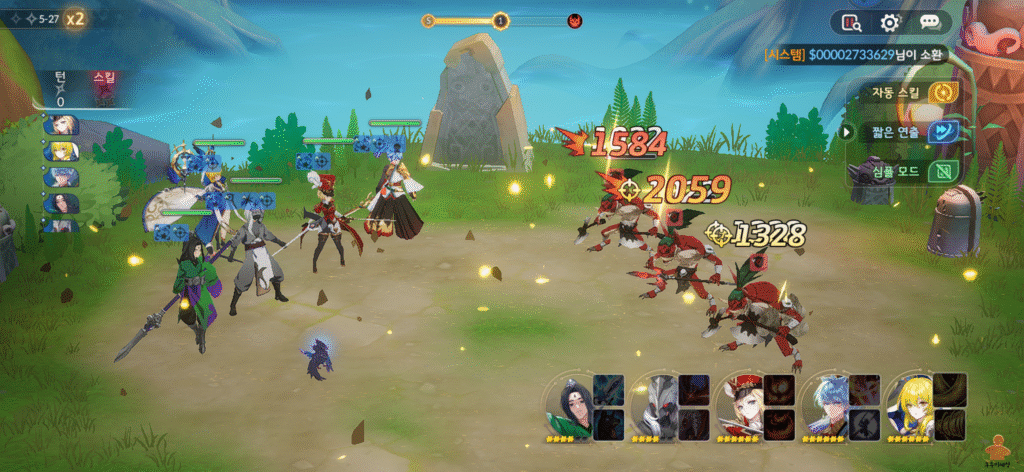Open the battle log magnifier icon
The width and height of the screenshot is (1024, 472).
click(x=852, y=22)
